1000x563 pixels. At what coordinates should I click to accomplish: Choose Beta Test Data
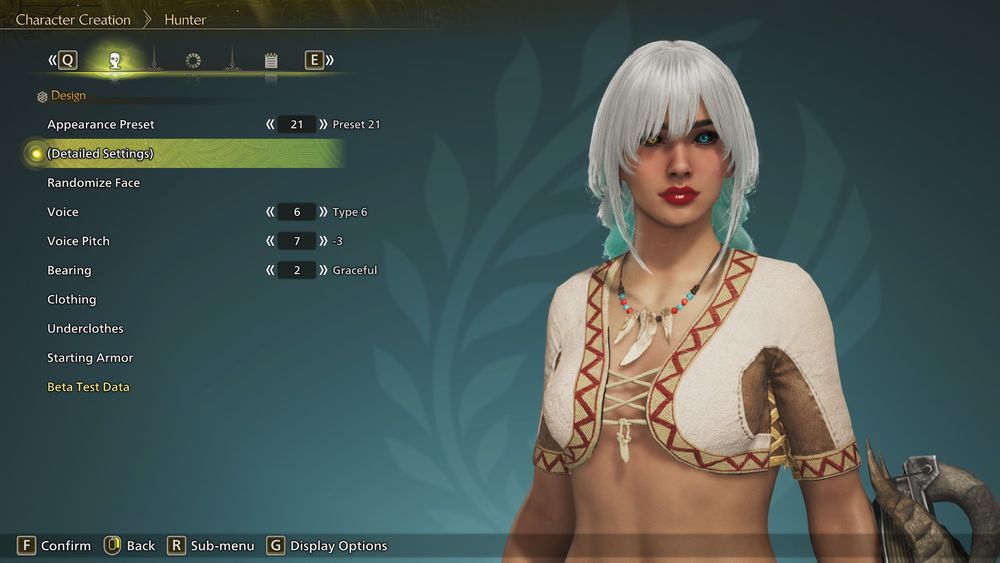[x=88, y=387]
